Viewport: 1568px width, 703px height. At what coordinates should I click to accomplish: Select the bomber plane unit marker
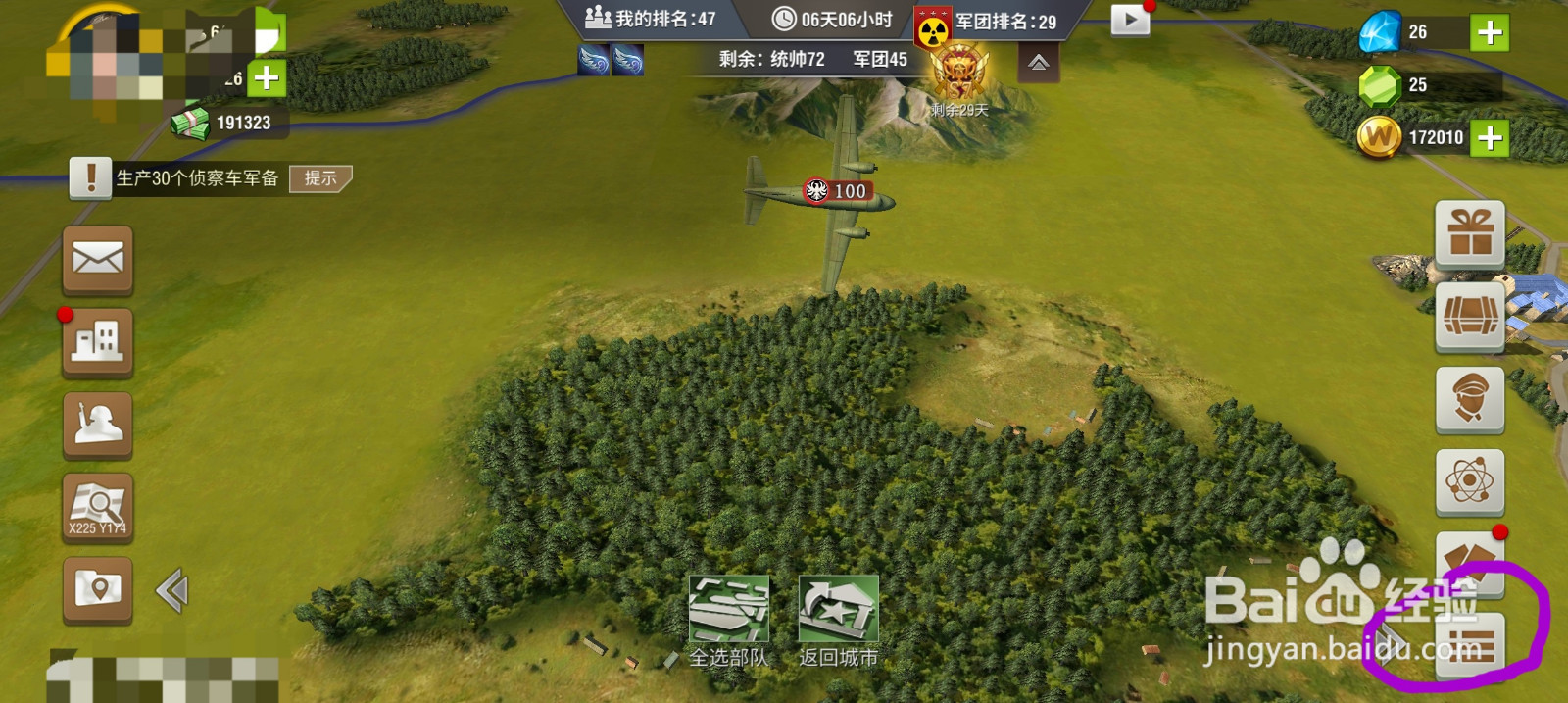(836, 191)
